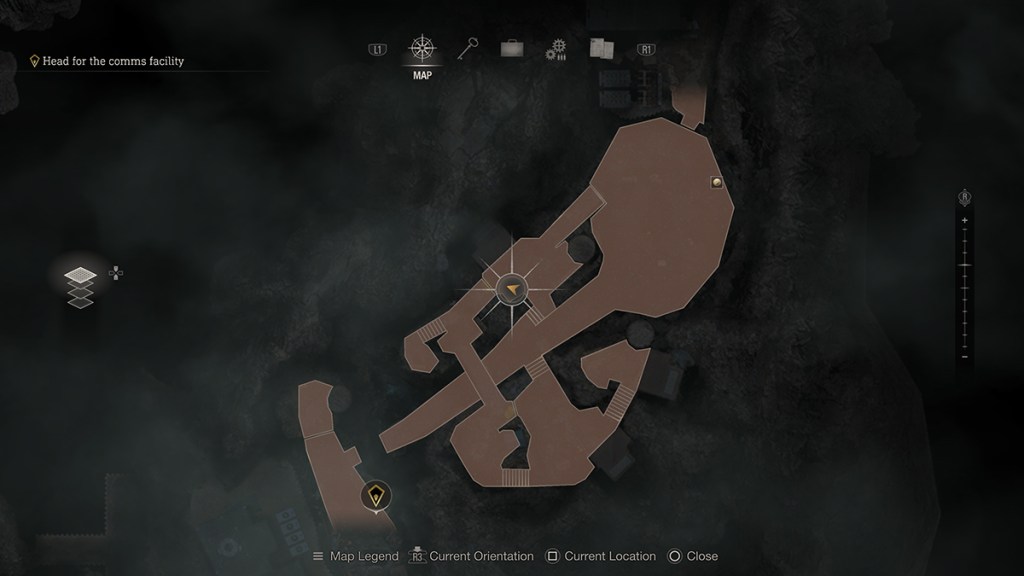Image resolution: width=1024 pixels, height=576 pixels.
Task: Show Current Orientation
Action: [x=470, y=556]
